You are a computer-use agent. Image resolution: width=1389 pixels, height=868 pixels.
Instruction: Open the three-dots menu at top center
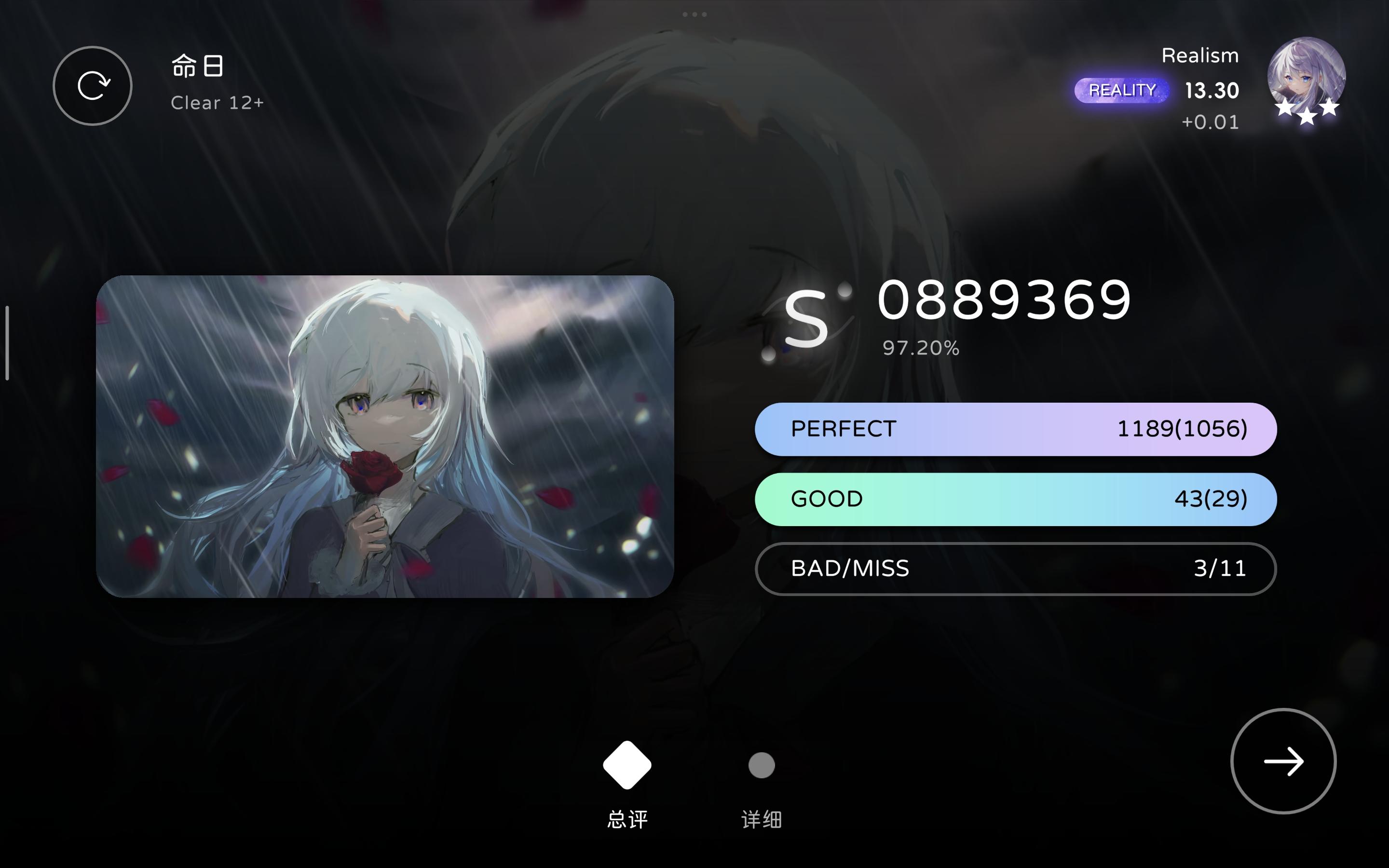(x=694, y=14)
